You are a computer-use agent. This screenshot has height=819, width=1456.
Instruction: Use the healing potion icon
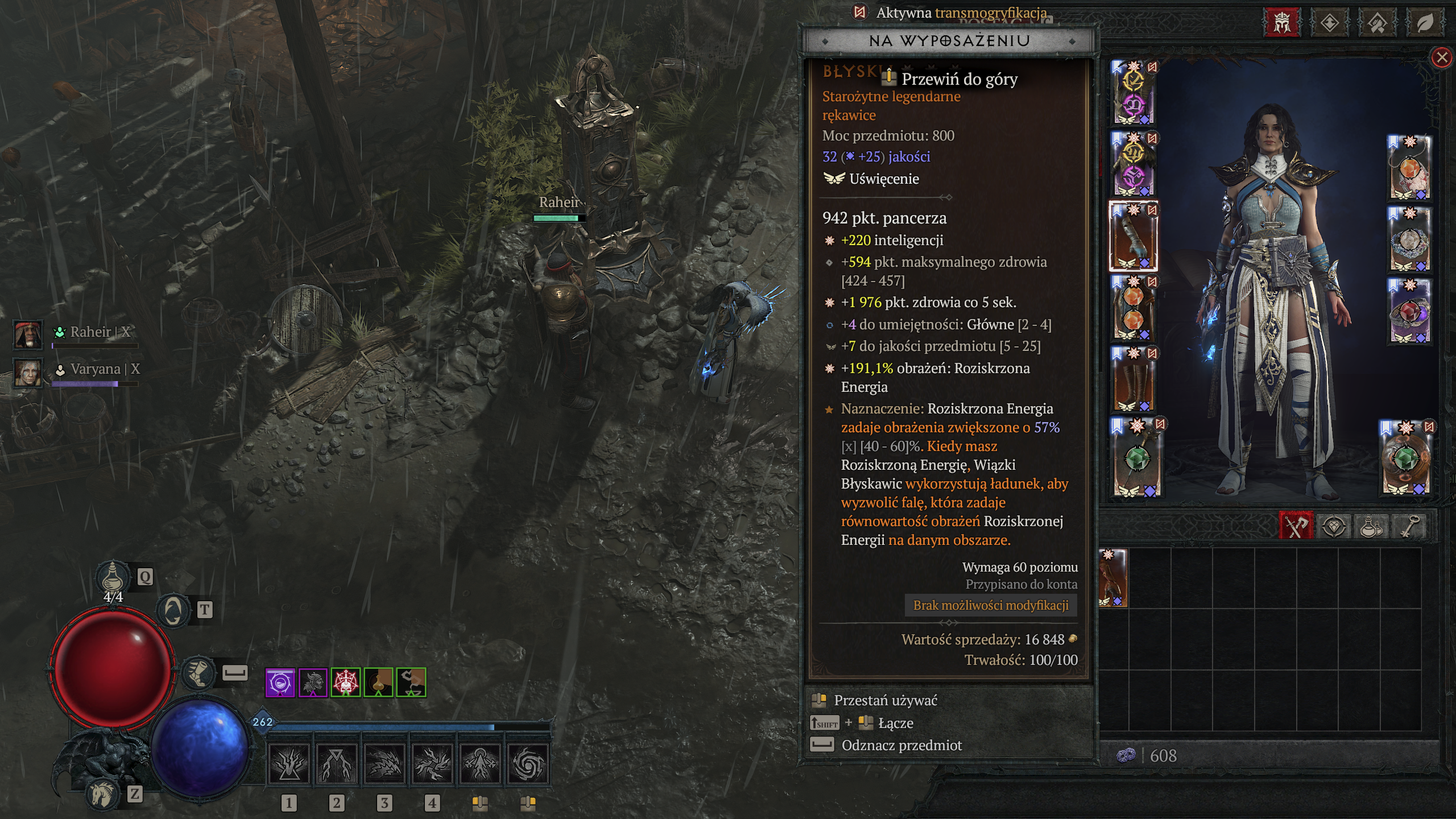point(113,578)
